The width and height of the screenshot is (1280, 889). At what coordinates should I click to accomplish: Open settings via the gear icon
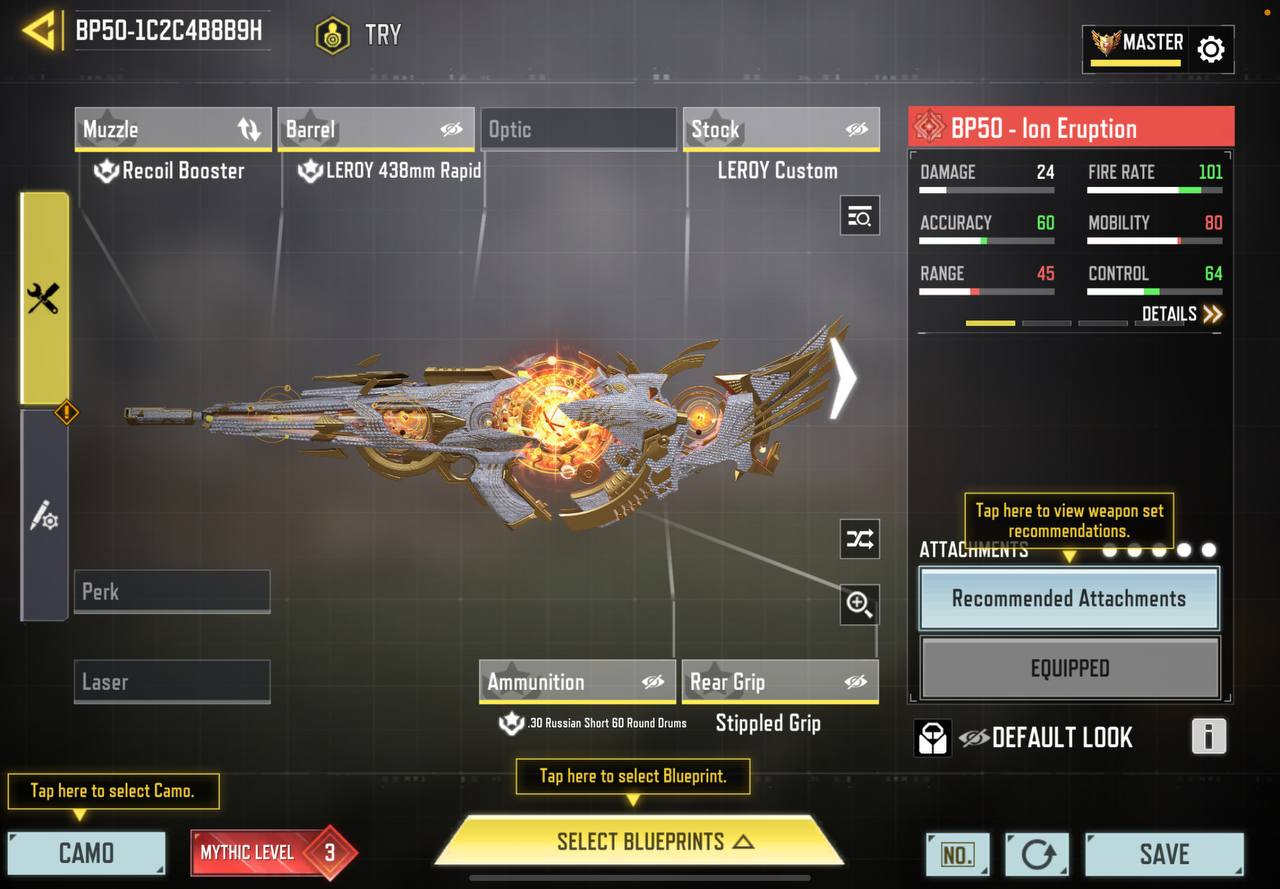[1210, 49]
